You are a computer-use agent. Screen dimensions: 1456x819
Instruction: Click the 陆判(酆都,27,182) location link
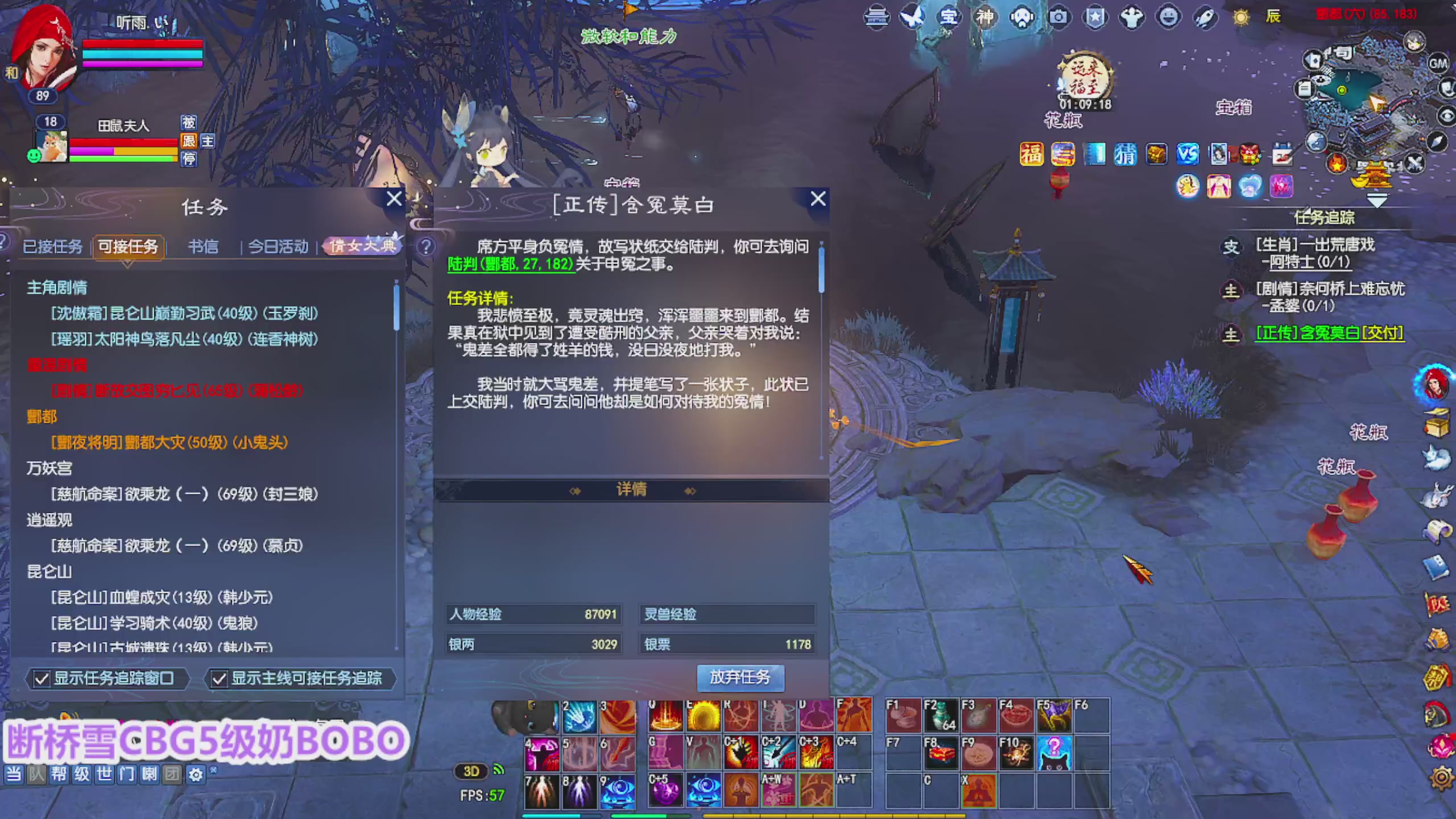509,265
